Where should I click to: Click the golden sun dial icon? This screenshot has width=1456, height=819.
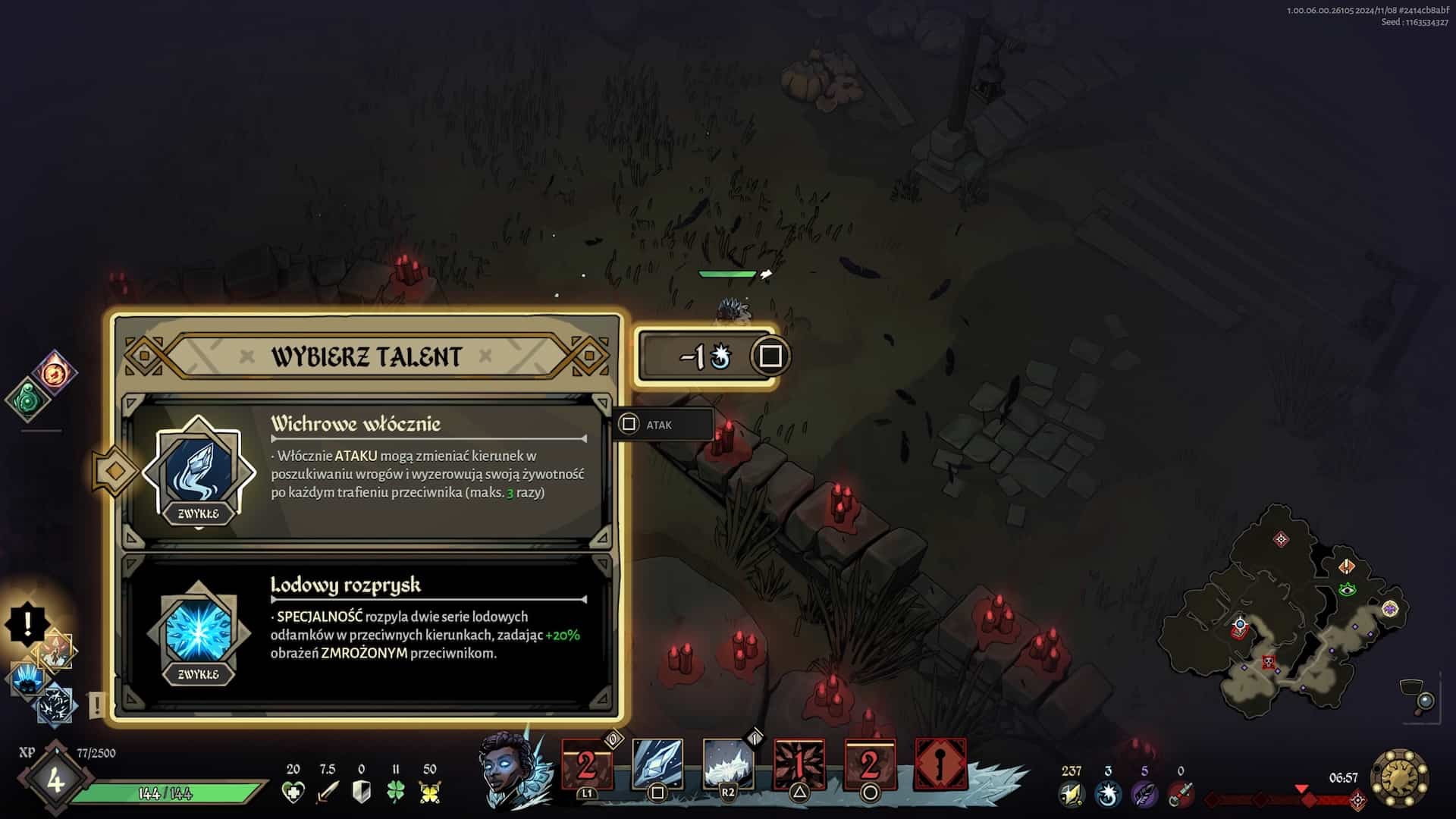1400,778
